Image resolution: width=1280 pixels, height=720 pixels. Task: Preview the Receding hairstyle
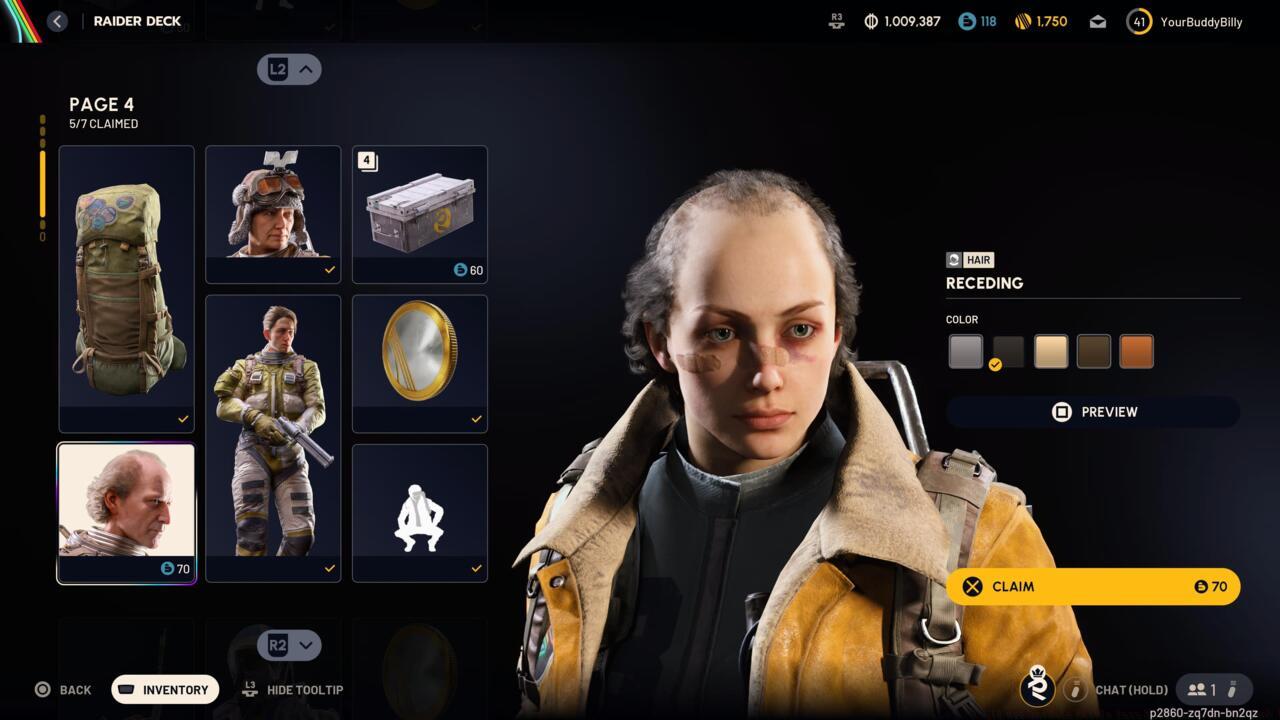(x=1093, y=412)
